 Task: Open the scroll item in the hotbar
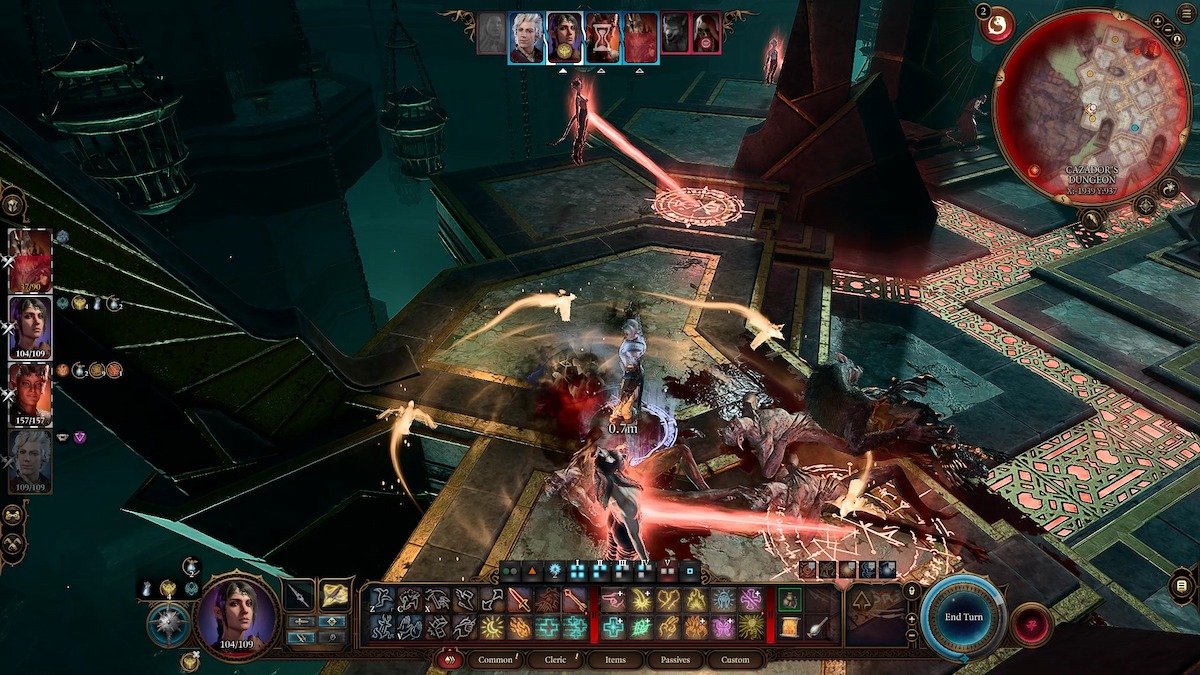point(790,627)
